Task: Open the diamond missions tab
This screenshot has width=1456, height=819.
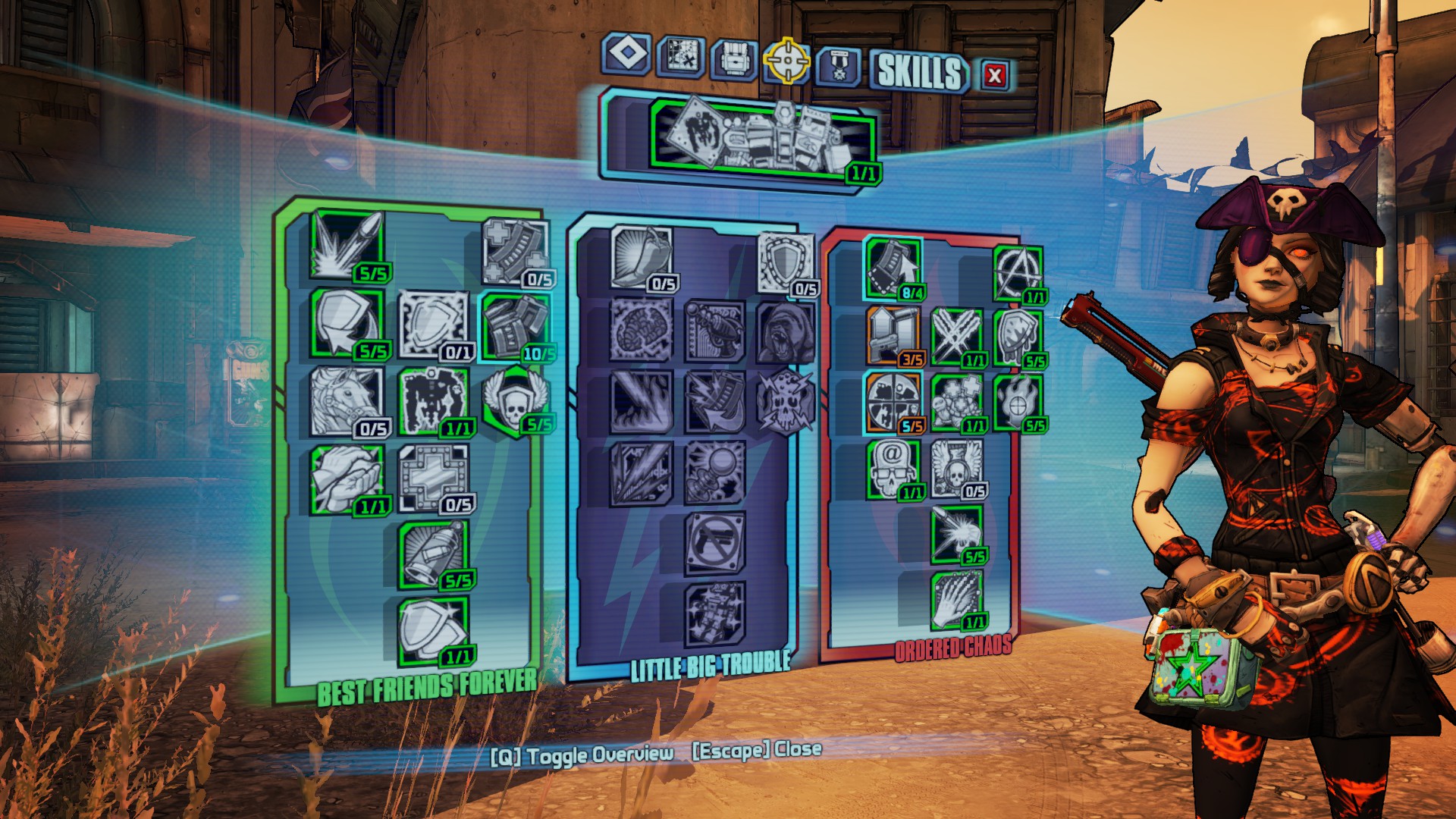Action: point(626,54)
